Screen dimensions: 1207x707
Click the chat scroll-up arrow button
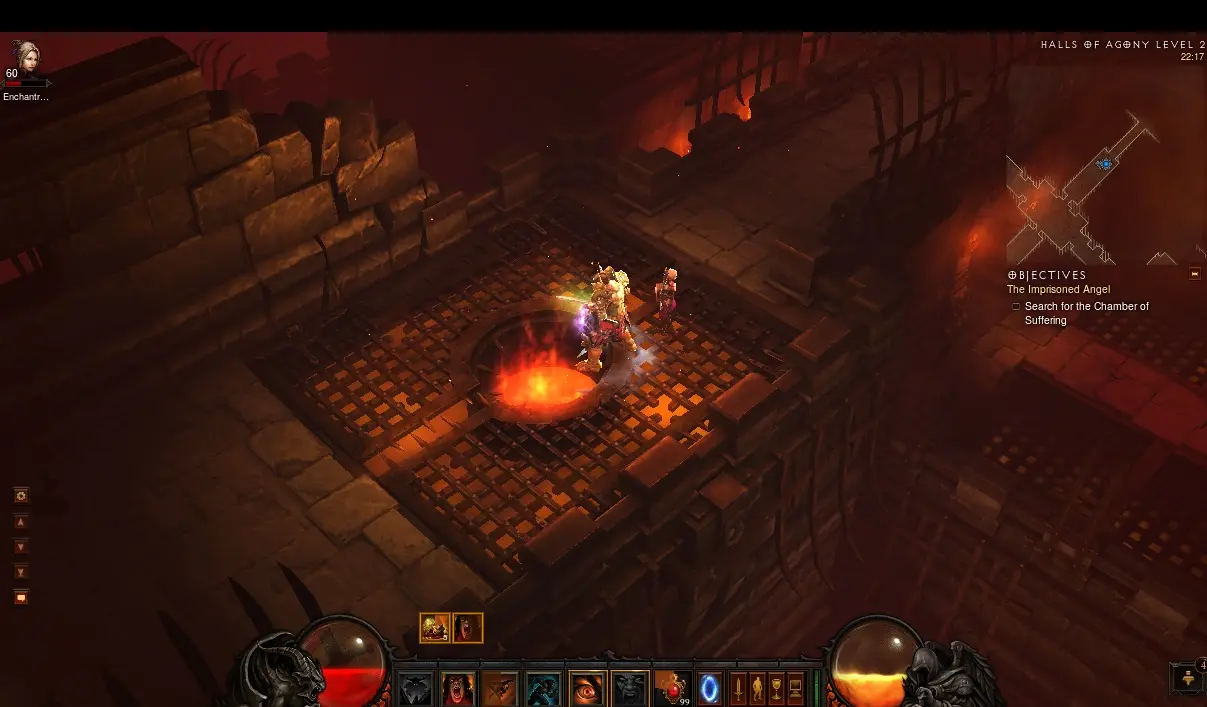(21, 522)
